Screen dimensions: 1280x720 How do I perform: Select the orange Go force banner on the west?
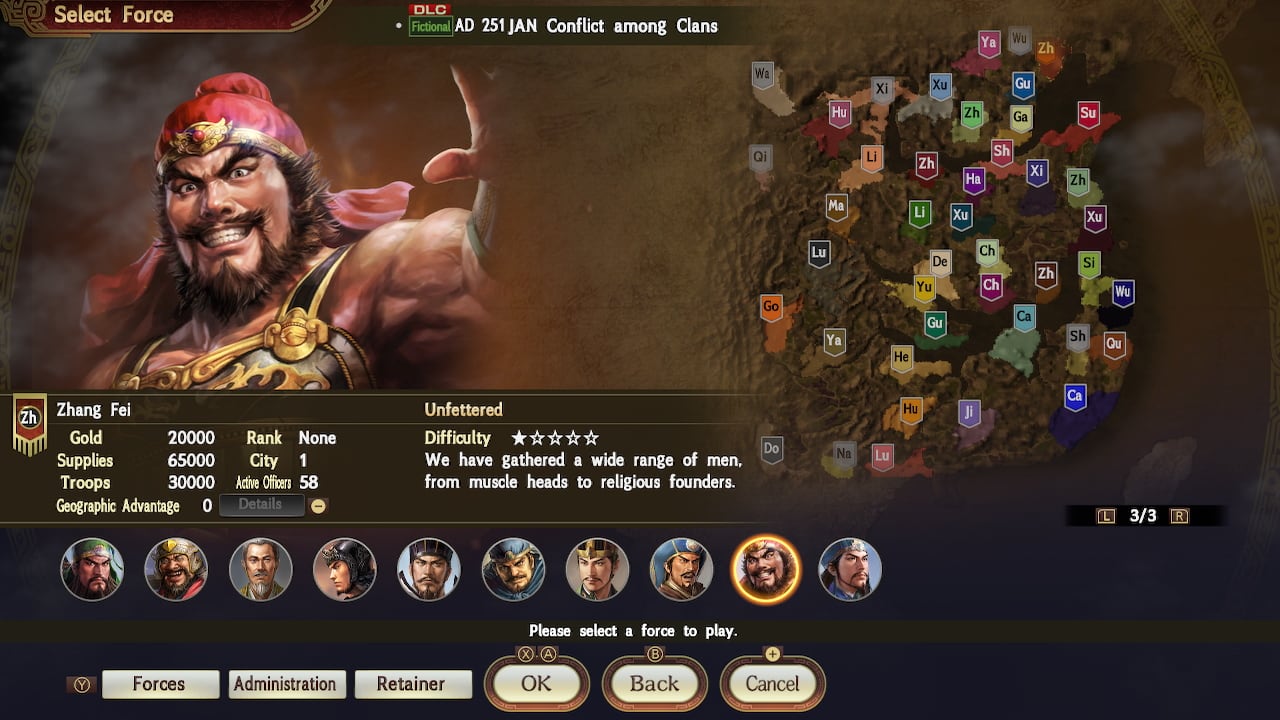(771, 306)
